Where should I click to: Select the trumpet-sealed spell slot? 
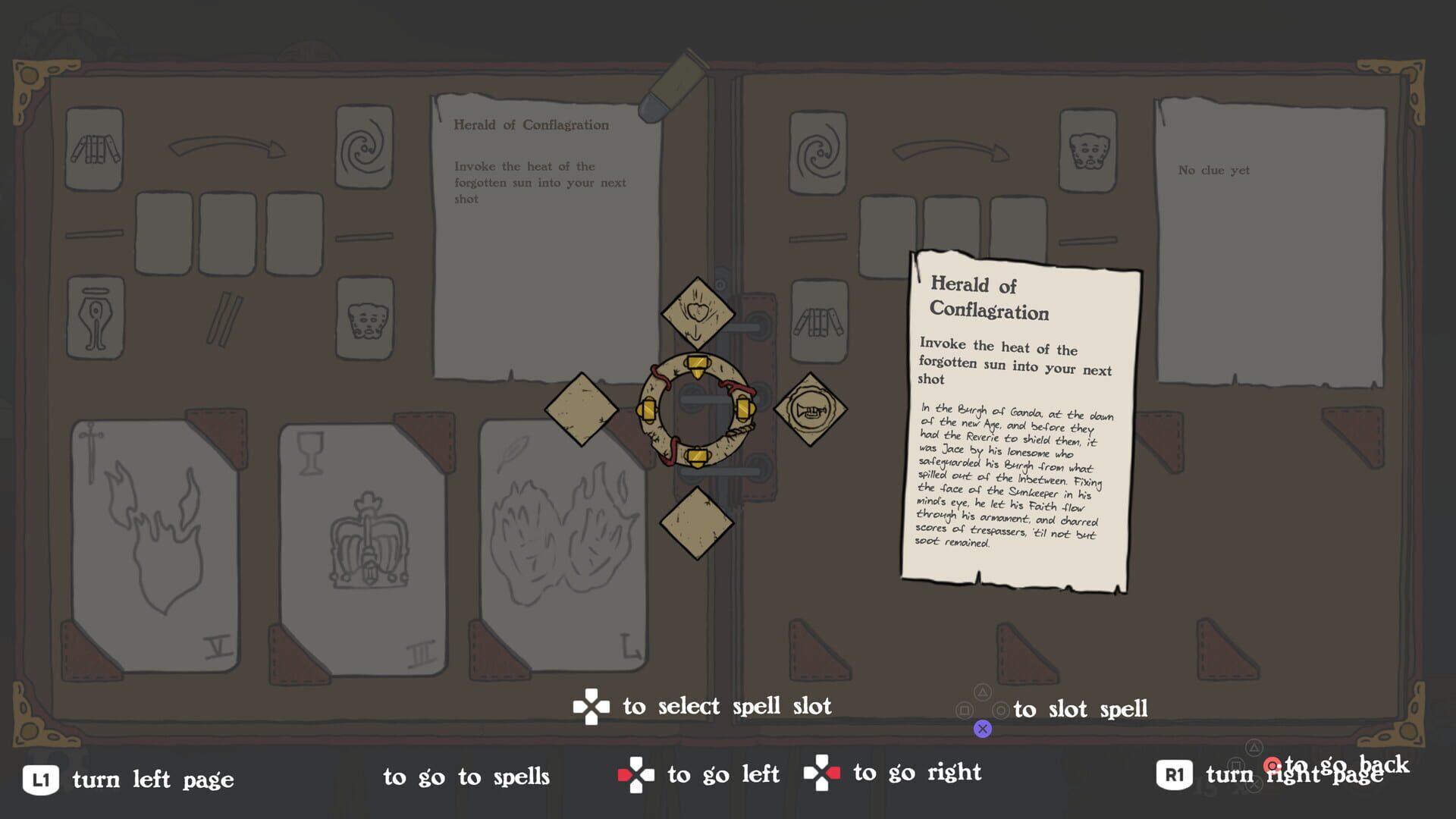(x=810, y=408)
